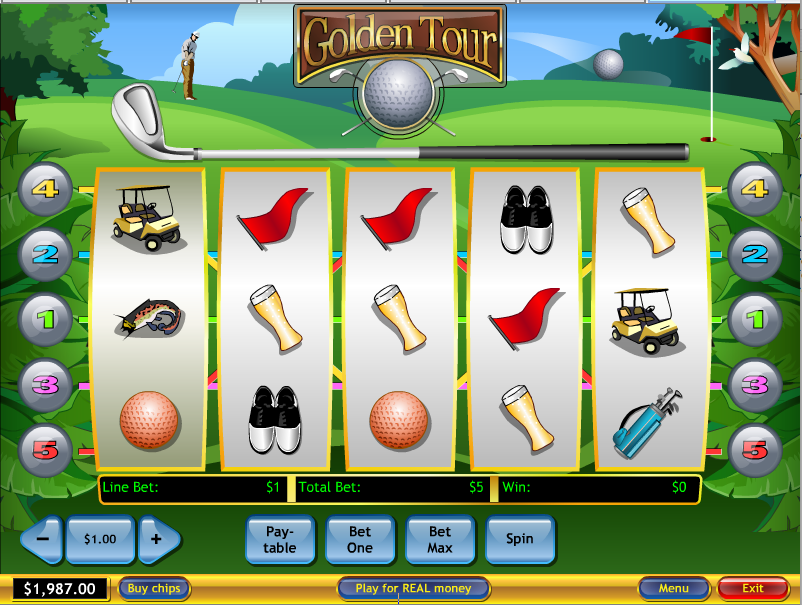Increase line bet with plus arrow
The height and width of the screenshot is (605, 802).
[158, 539]
